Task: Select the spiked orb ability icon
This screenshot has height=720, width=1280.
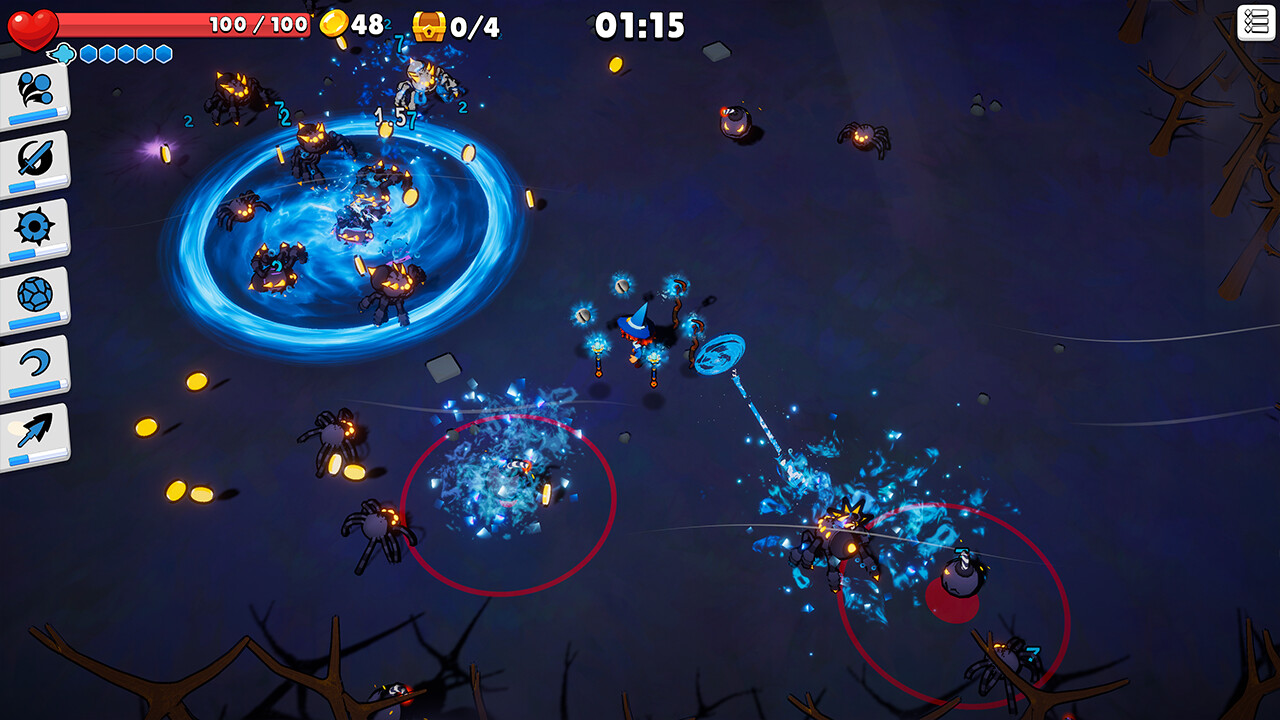Action: (x=35, y=228)
